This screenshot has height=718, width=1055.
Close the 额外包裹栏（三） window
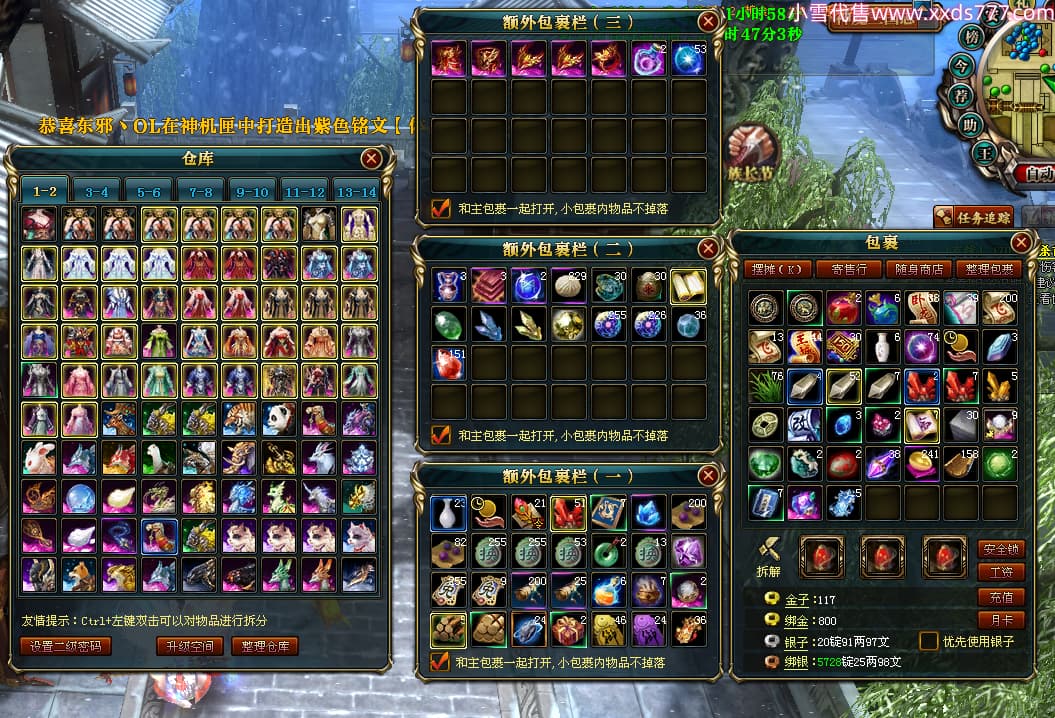(708, 21)
